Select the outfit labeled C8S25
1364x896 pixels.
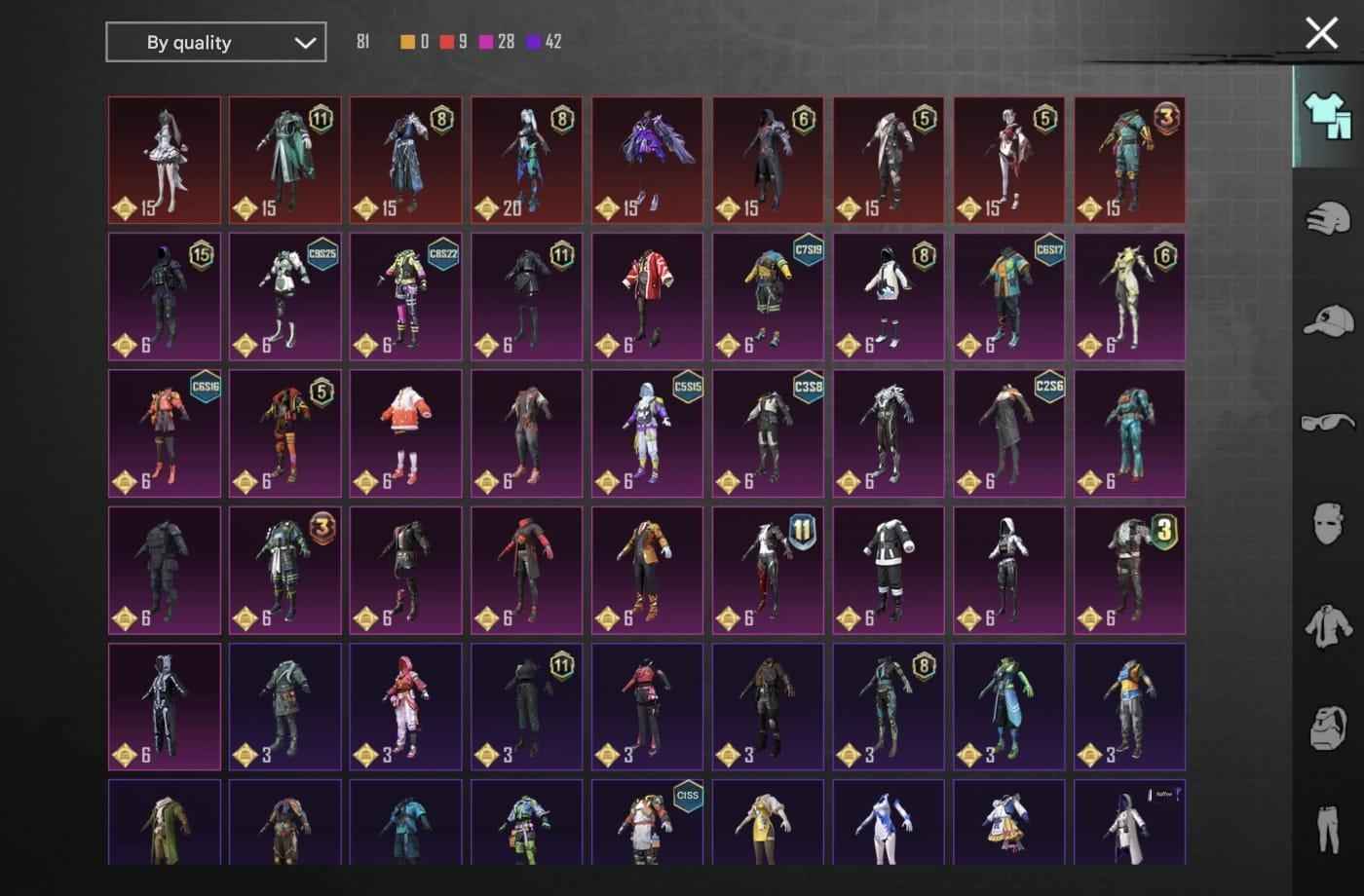click(x=284, y=296)
